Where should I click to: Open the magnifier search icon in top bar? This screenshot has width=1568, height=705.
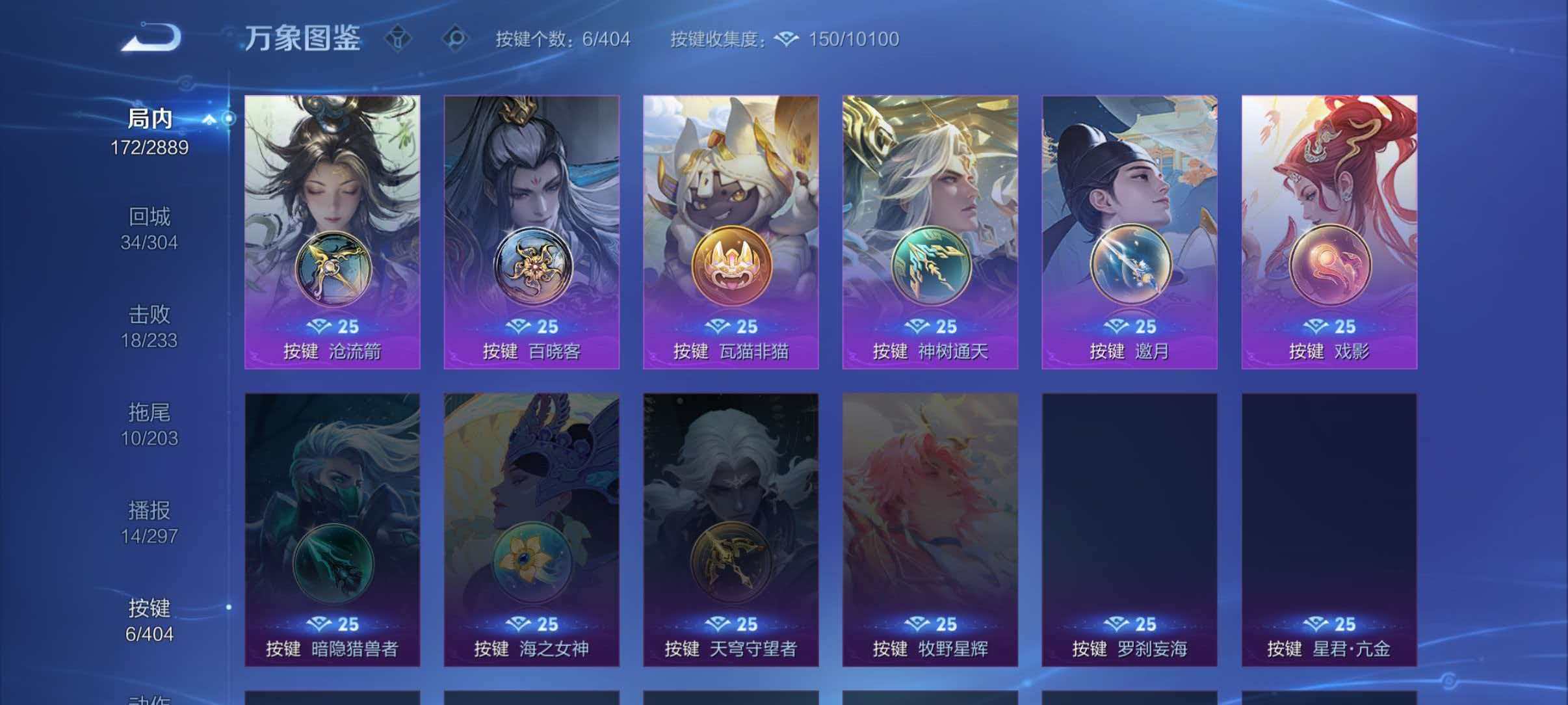pyautogui.click(x=455, y=37)
